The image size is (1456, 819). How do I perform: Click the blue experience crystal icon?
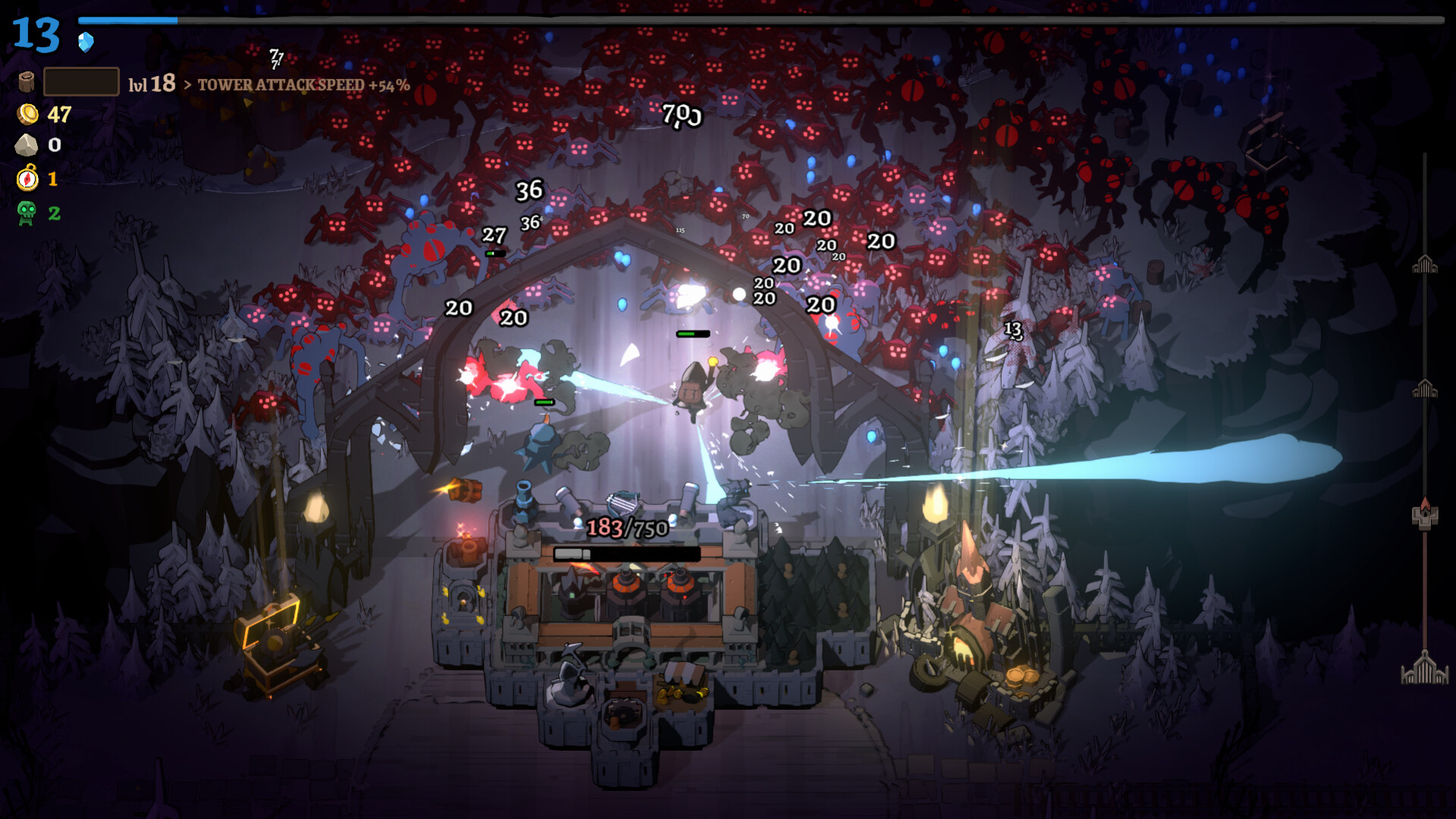85,41
